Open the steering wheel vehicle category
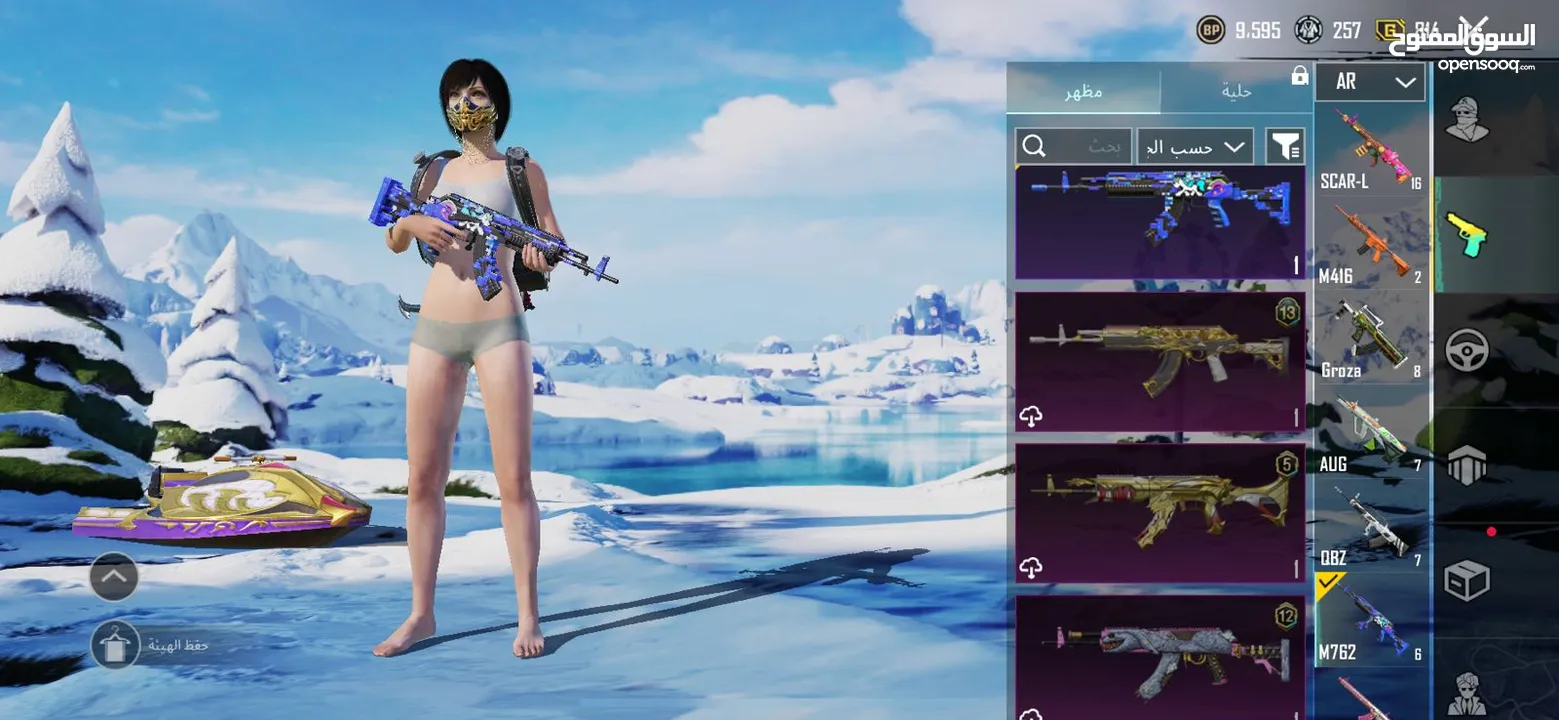 (1467, 350)
